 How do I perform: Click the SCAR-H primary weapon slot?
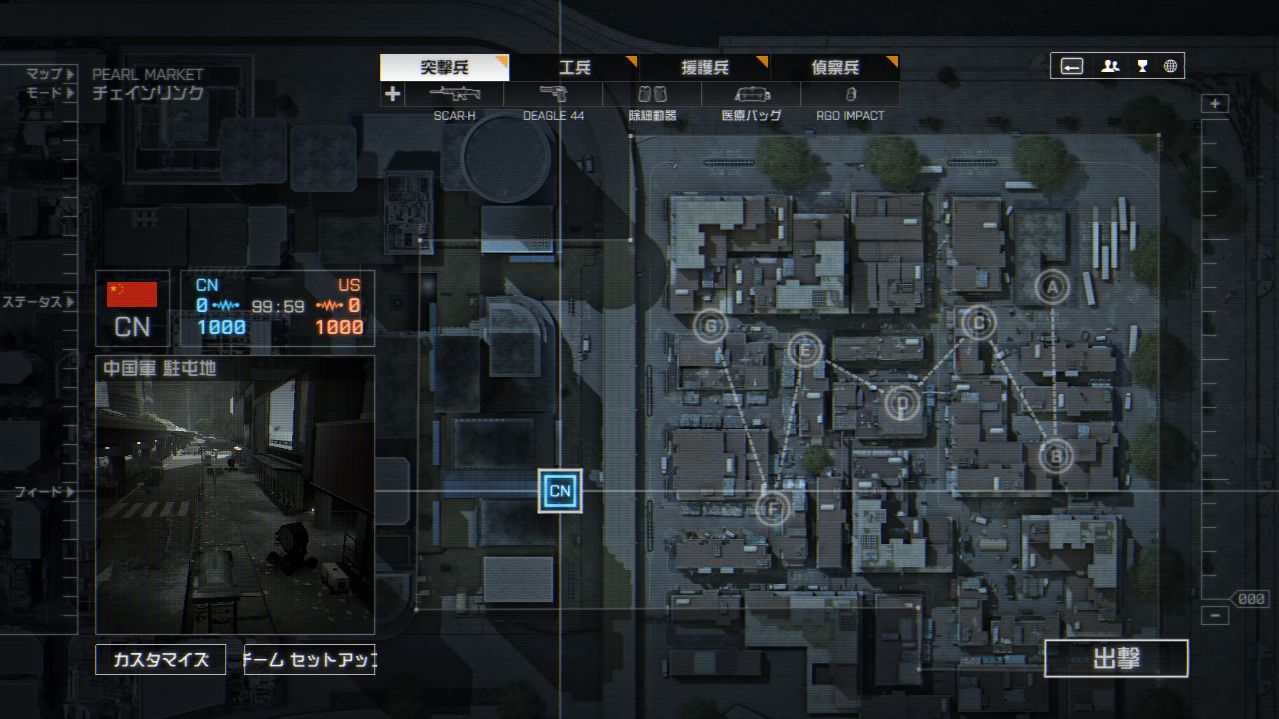point(455,95)
